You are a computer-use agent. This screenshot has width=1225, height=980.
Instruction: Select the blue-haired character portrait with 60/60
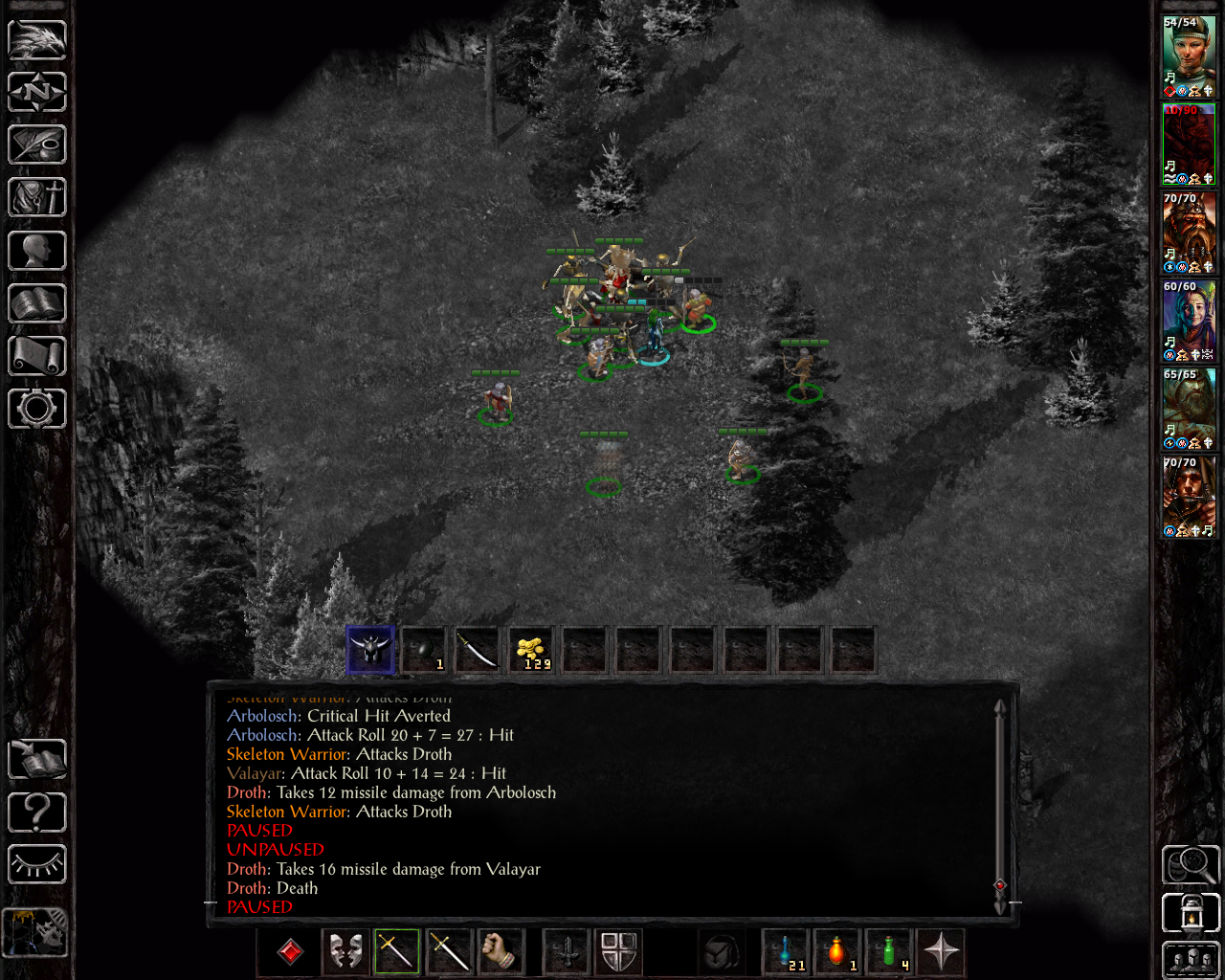click(1189, 321)
